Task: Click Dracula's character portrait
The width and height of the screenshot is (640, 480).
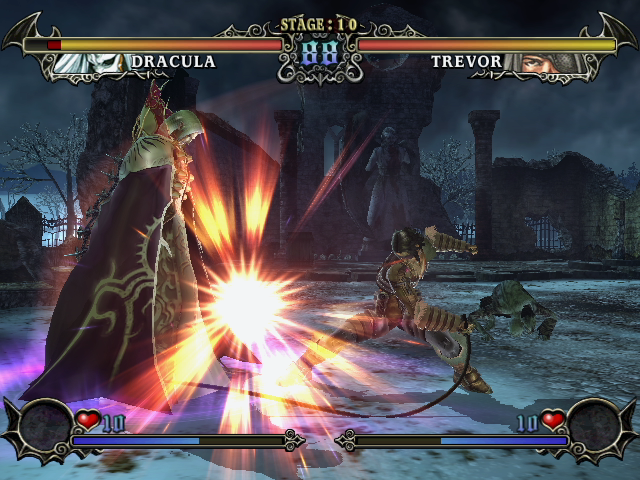Action: coord(88,63)
